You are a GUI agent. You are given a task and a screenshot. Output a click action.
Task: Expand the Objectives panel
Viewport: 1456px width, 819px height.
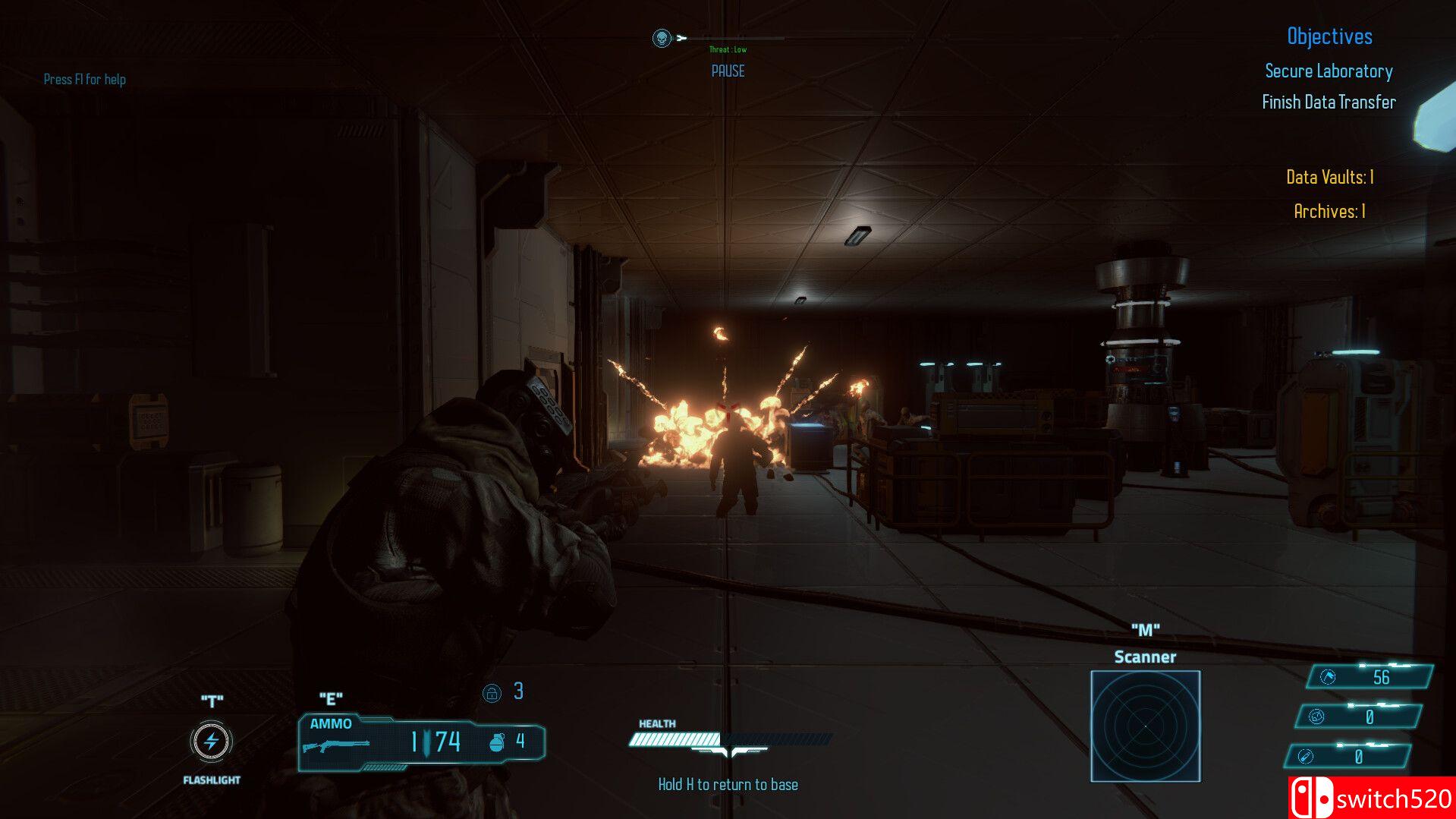pyautogui.click(x=1329, y=36)
